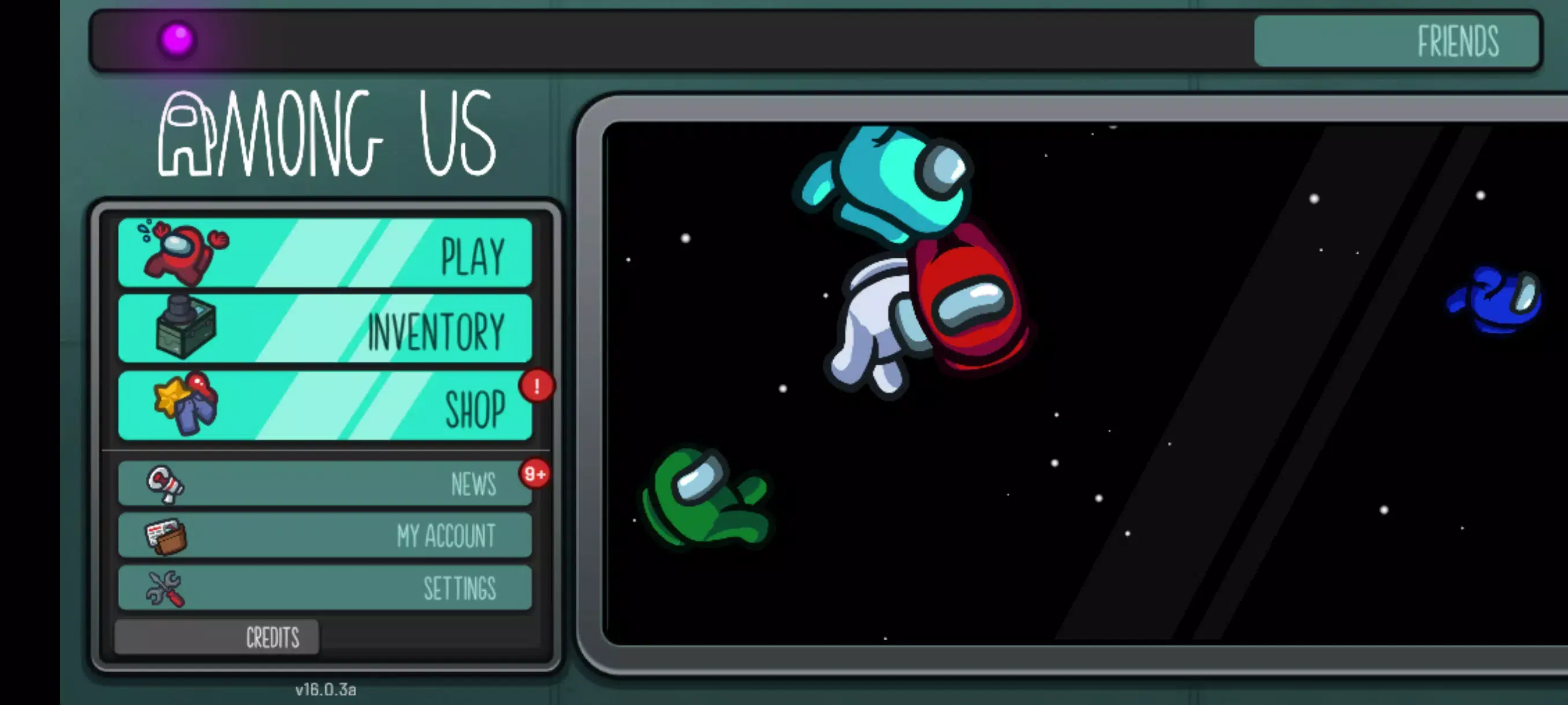Click the 9+ notification badge on News
The image size is (1568, 705).
[x=533, y=474]
